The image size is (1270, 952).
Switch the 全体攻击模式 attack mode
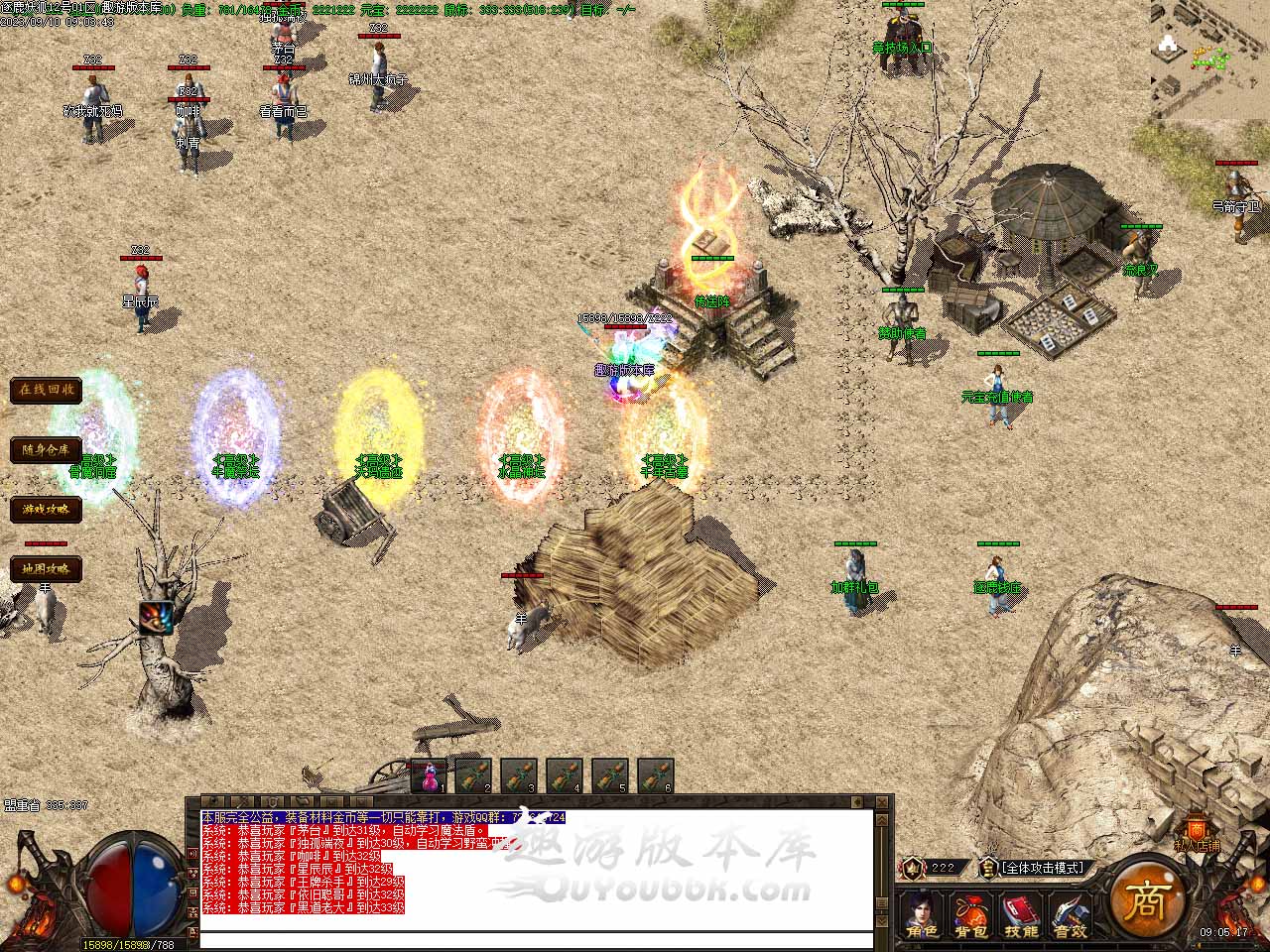pyautogui.click(x=1044, y=868)
